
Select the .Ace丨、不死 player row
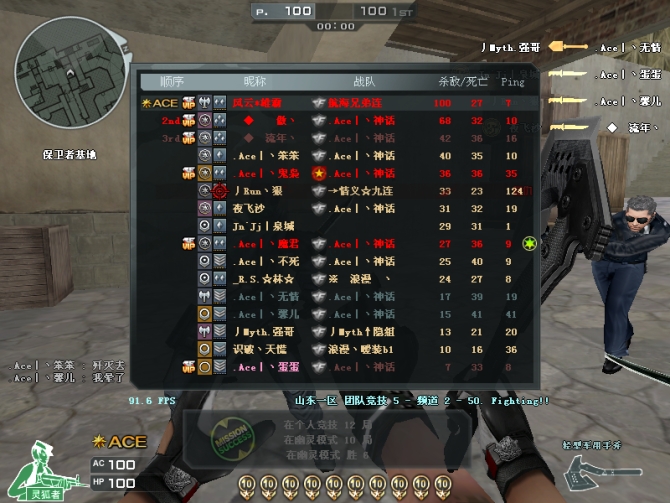coord(338,261)
